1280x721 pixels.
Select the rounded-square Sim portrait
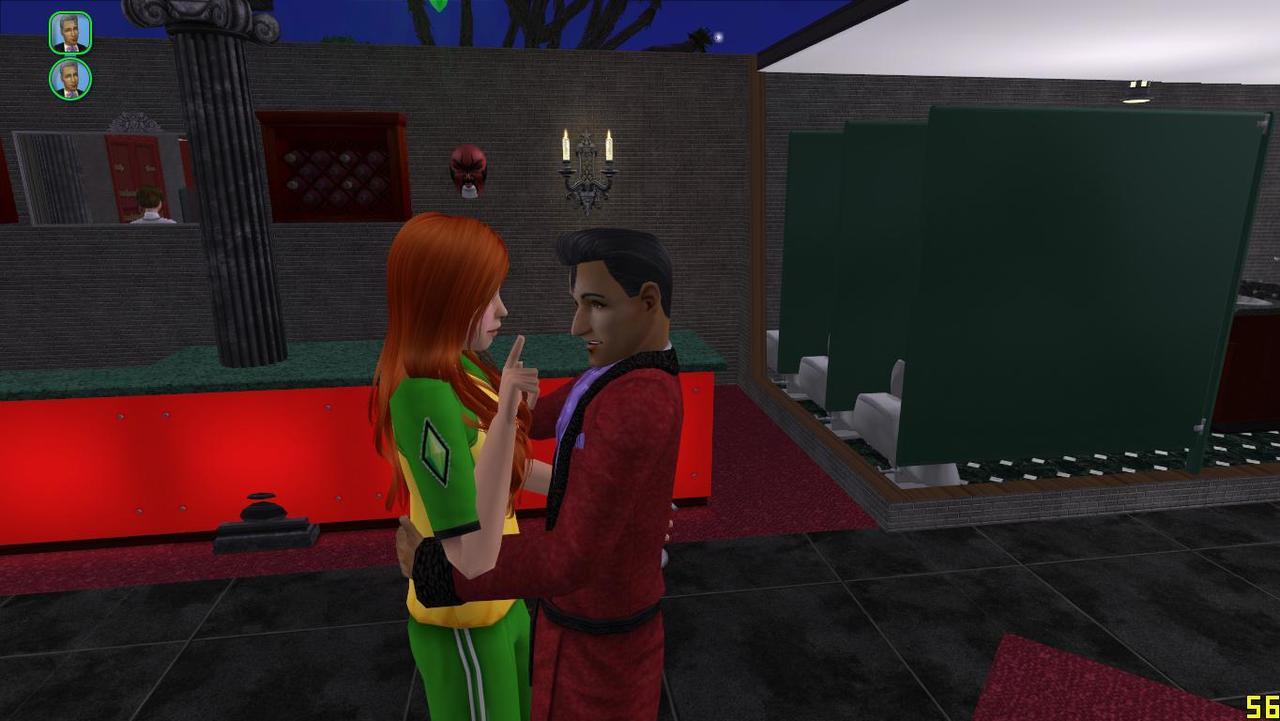coord(70,33)
